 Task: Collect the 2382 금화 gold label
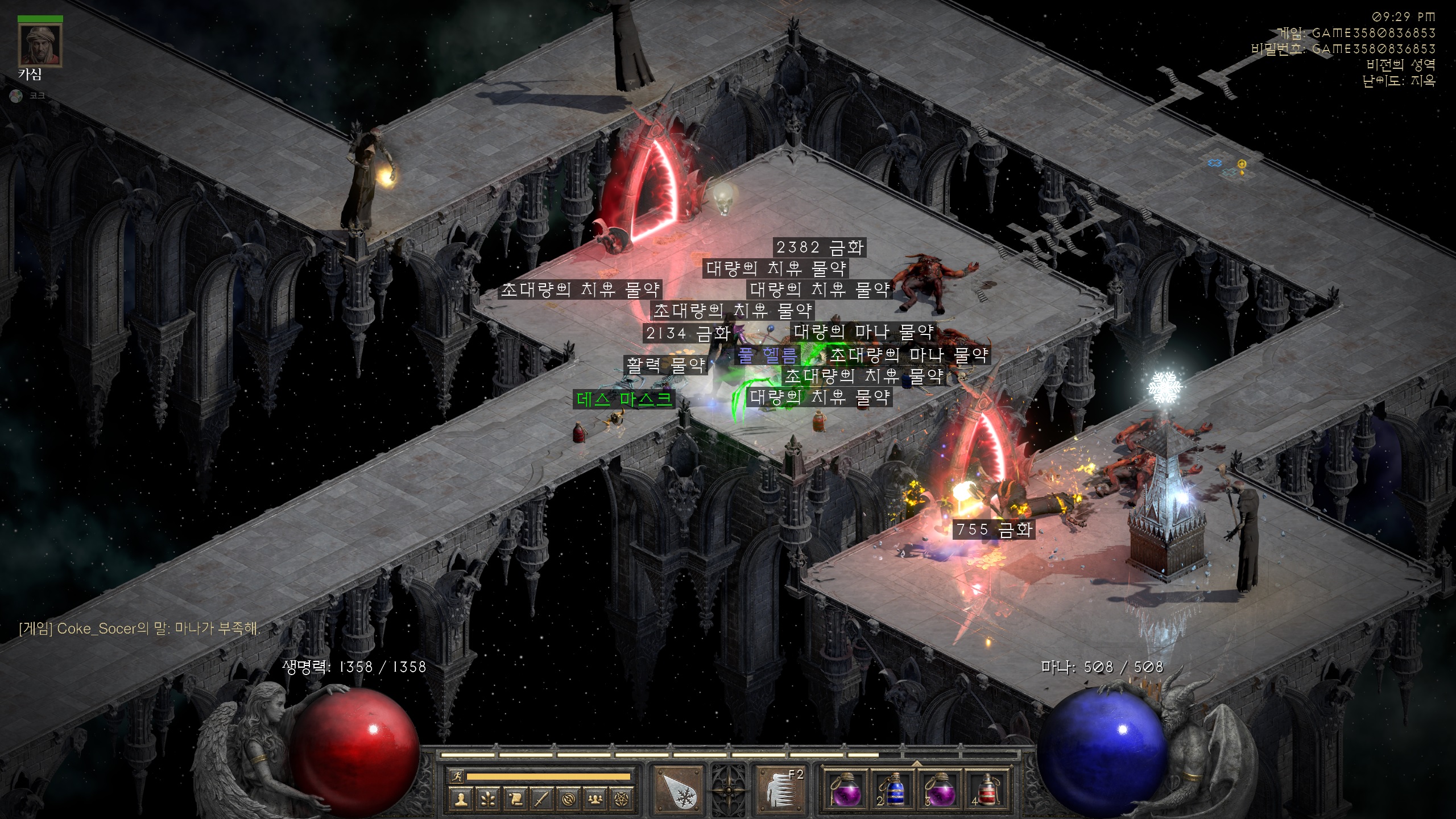[x=820, y=247]
